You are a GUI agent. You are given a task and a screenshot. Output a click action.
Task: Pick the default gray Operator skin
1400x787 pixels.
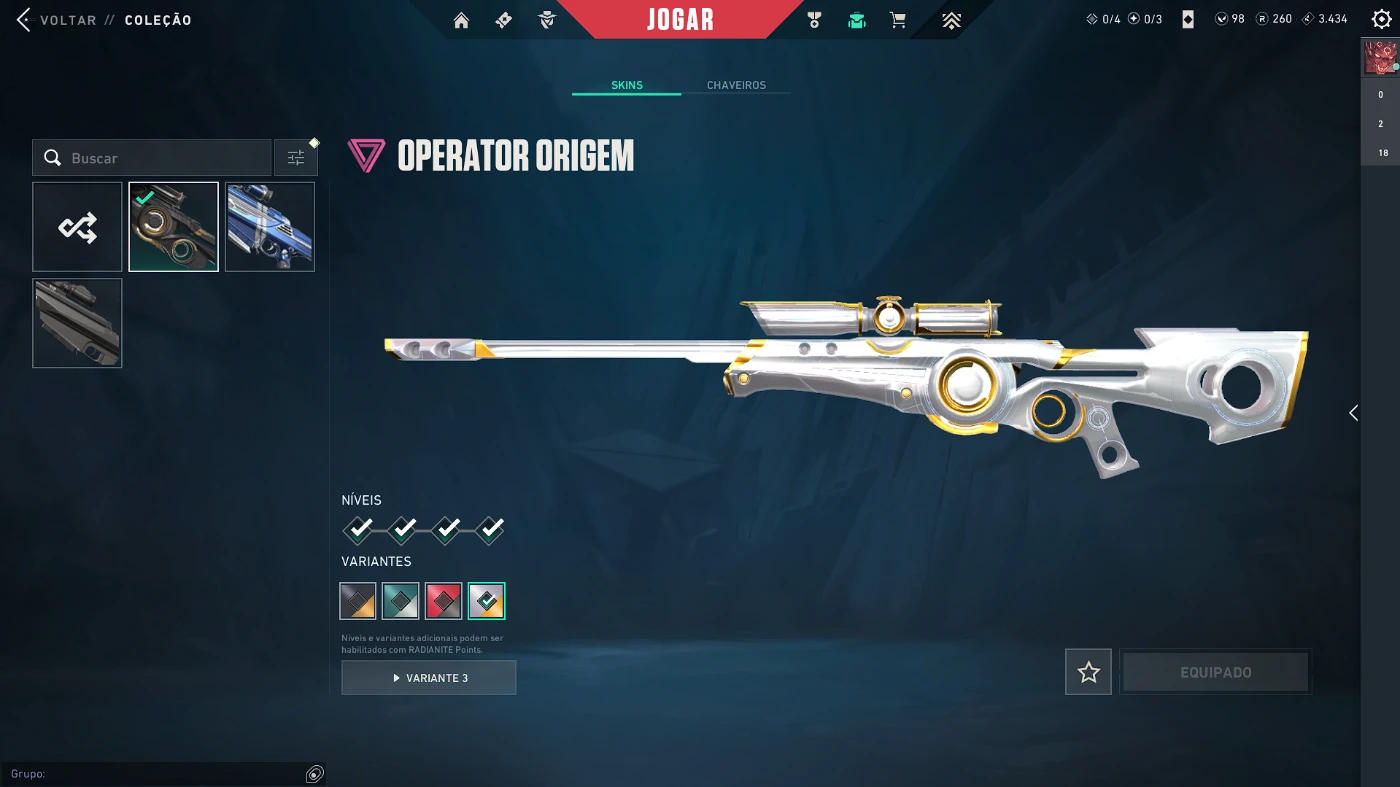pos(77,323)
